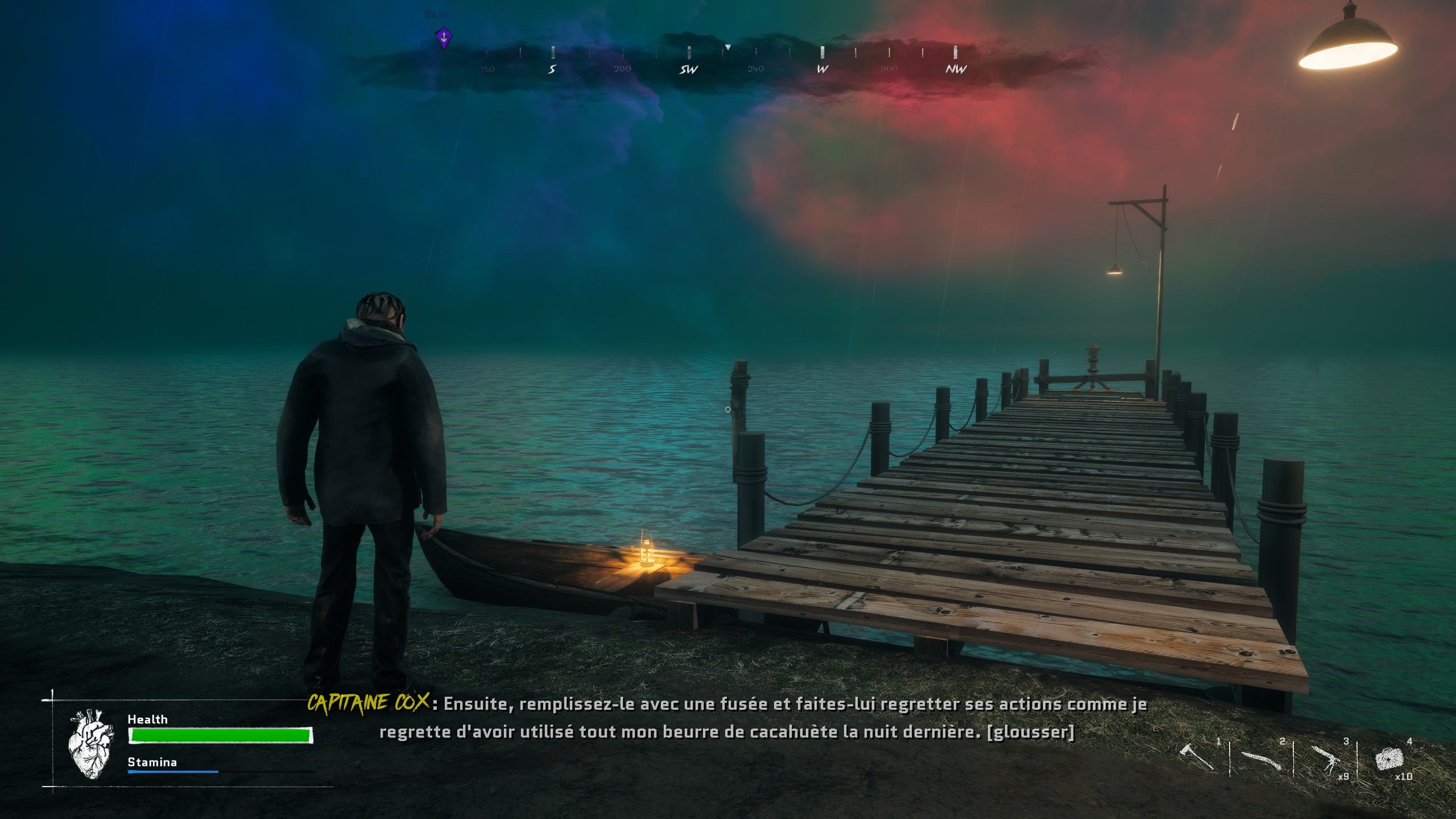Click the purple objective marker on compass
Screen dimensions: 1456x819
(x=444, y=38)
